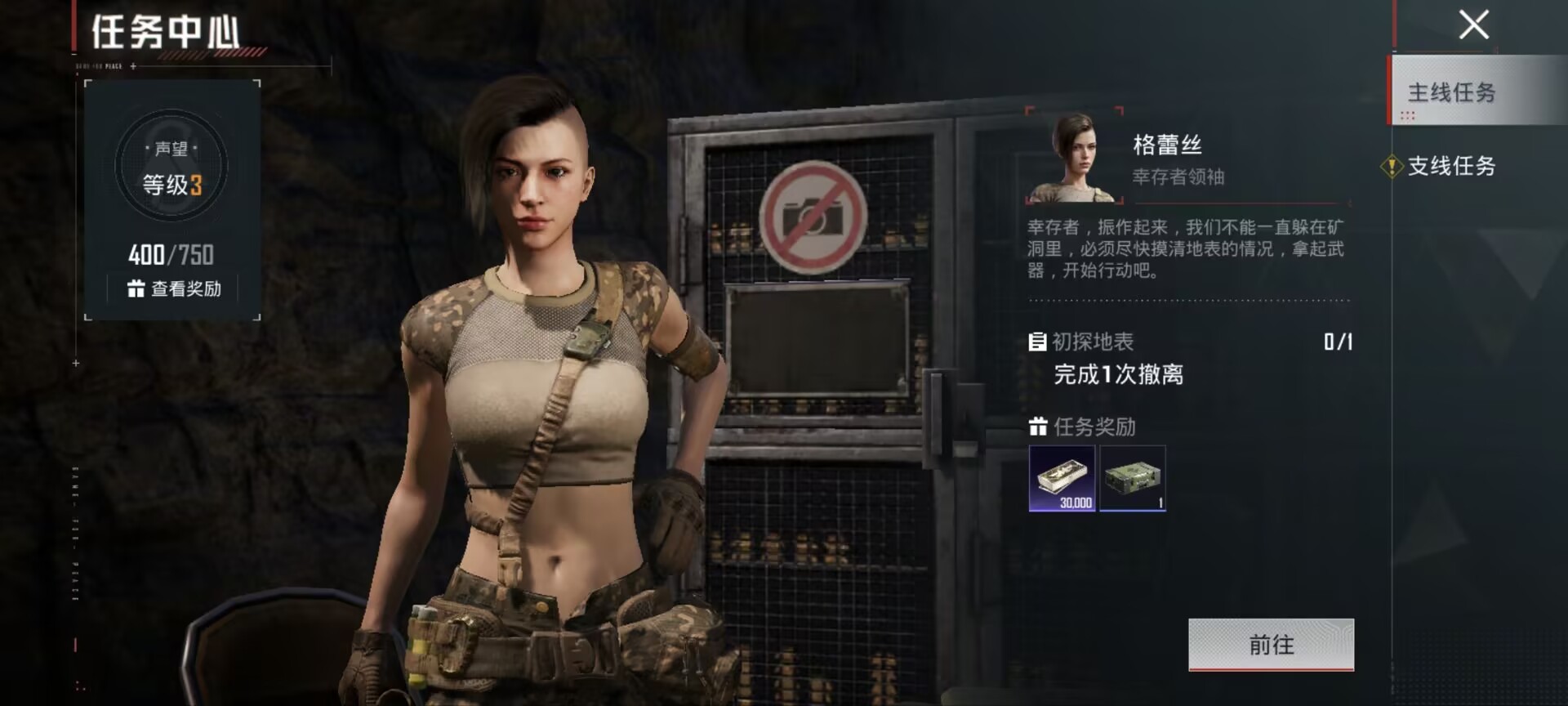
Task: Open the 初探地表 mission entry
Action: click(1093, 342)
